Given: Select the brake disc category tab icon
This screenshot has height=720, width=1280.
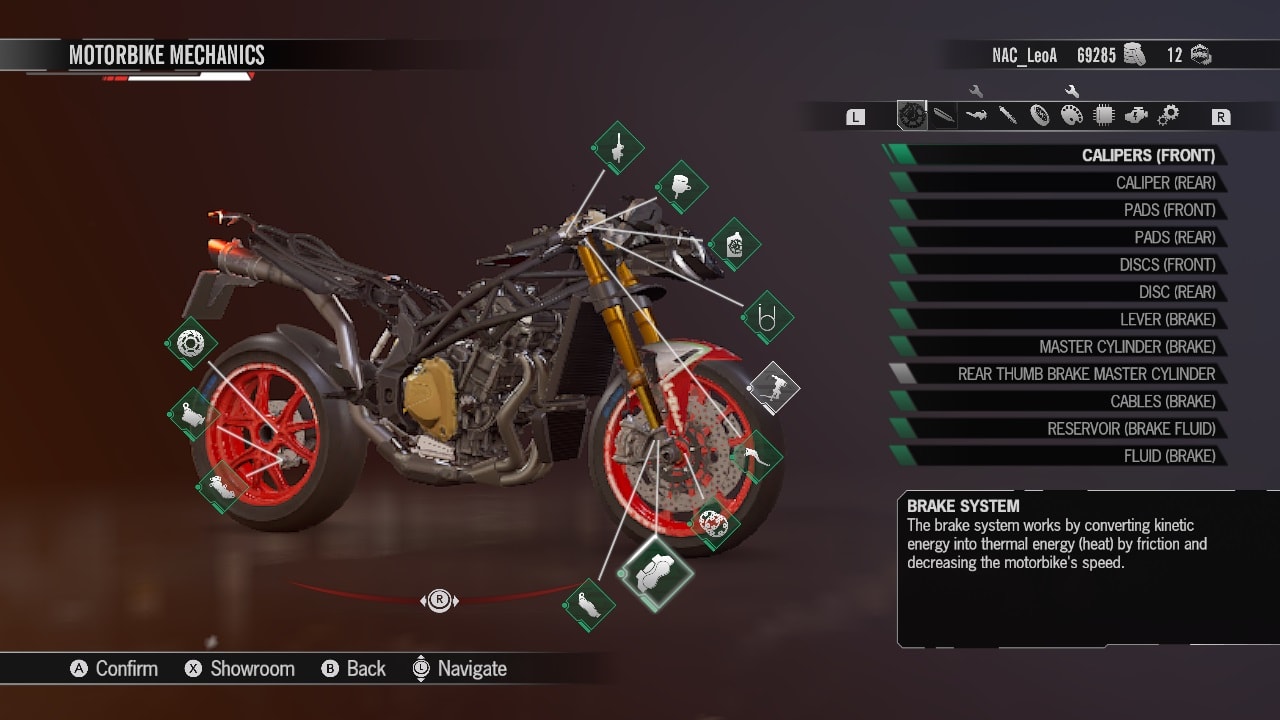Looking at the screenshot, I should pos(912,115).
